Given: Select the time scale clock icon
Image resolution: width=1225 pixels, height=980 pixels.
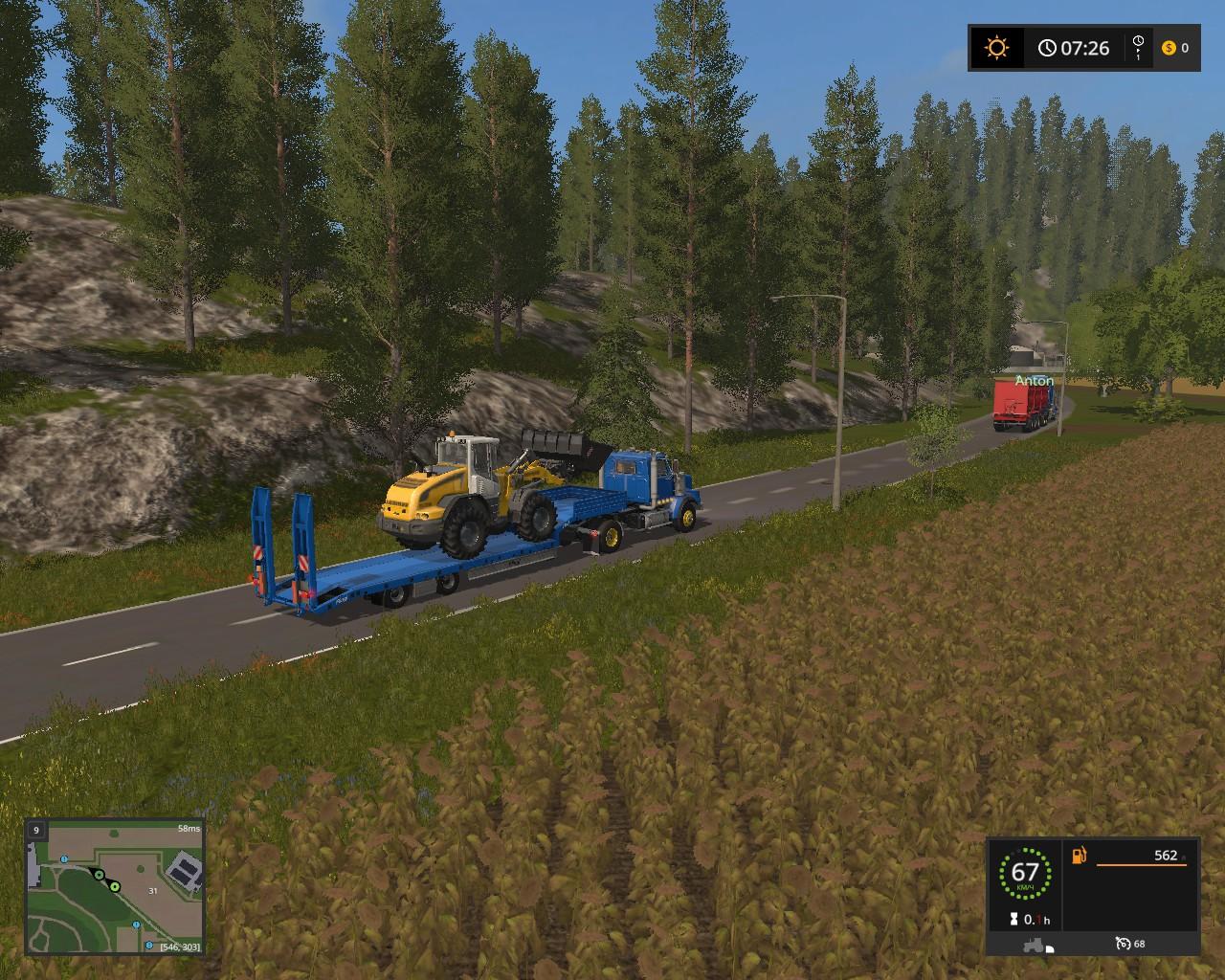Looking at the screenshot, I should click(1138, 47).
